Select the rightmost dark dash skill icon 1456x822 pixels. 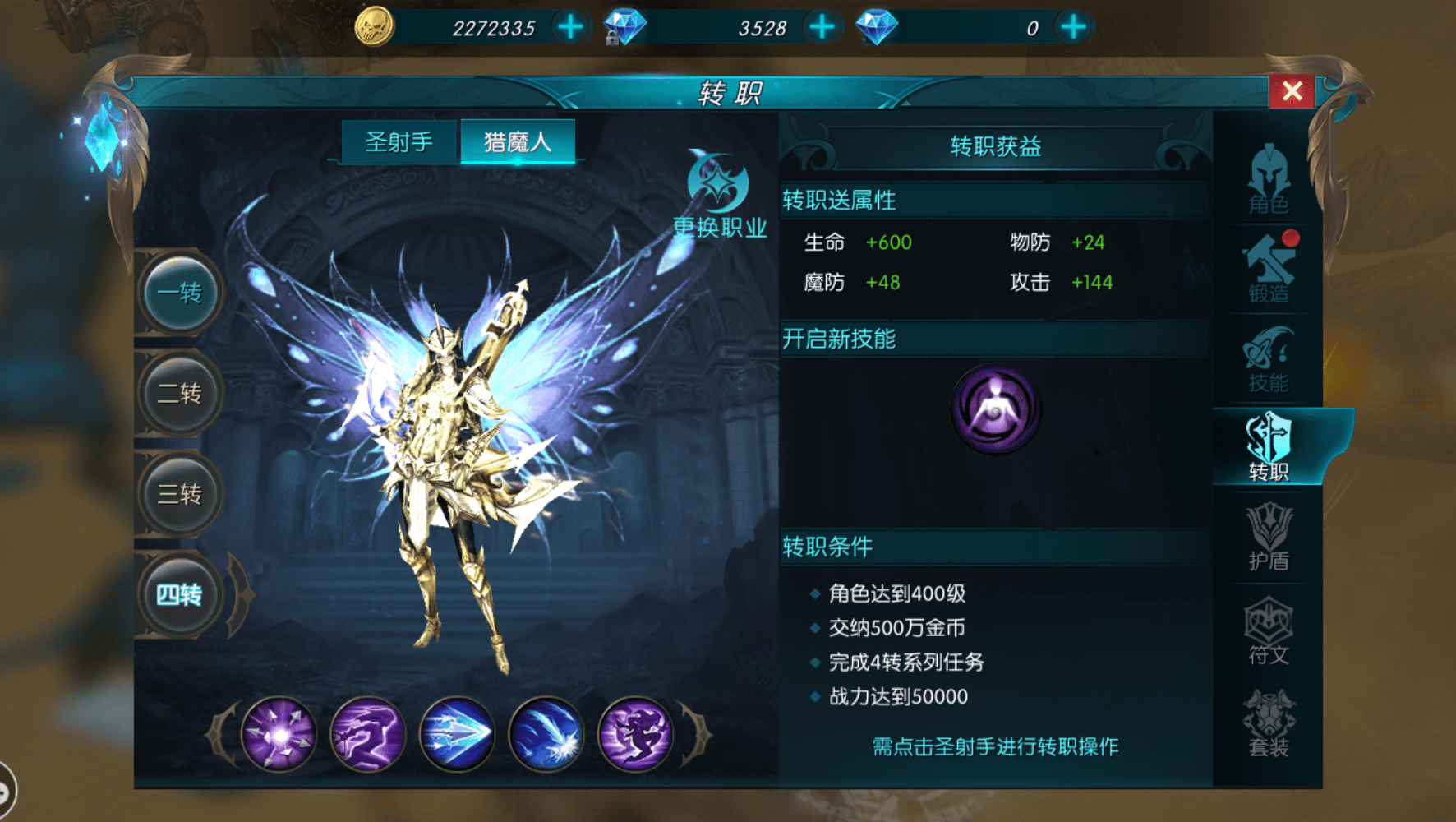pos(635,732)
